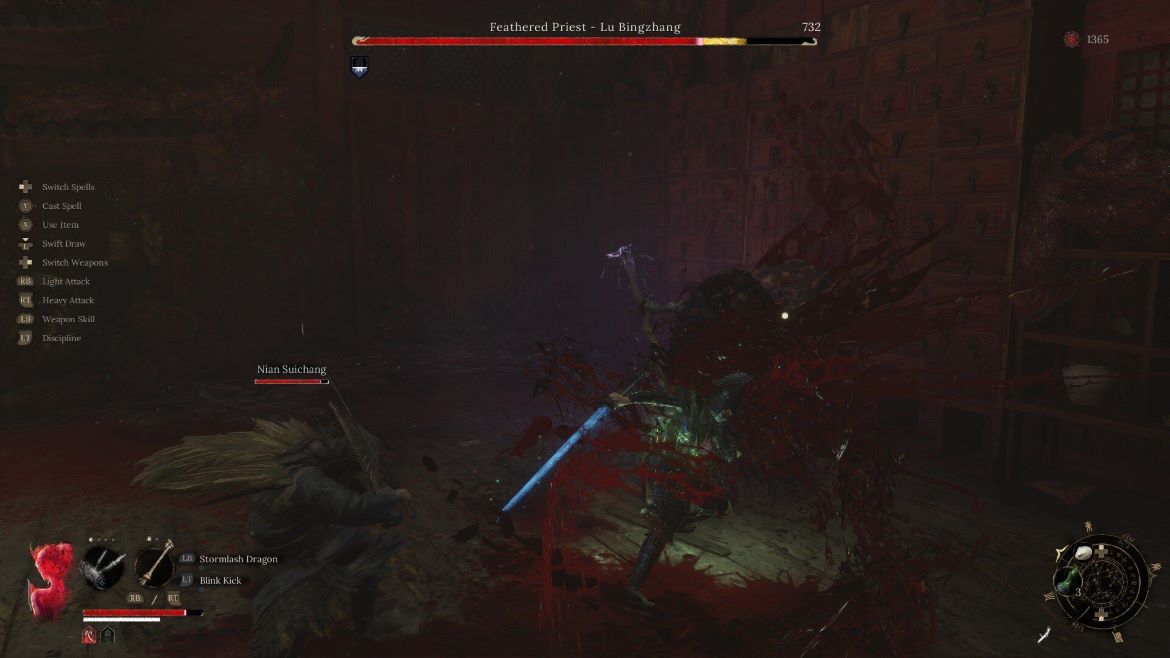Click the boss status effect icon
Image resolution: width=1170 pixels, height=658 pixels.
click(x=359, y=67)
